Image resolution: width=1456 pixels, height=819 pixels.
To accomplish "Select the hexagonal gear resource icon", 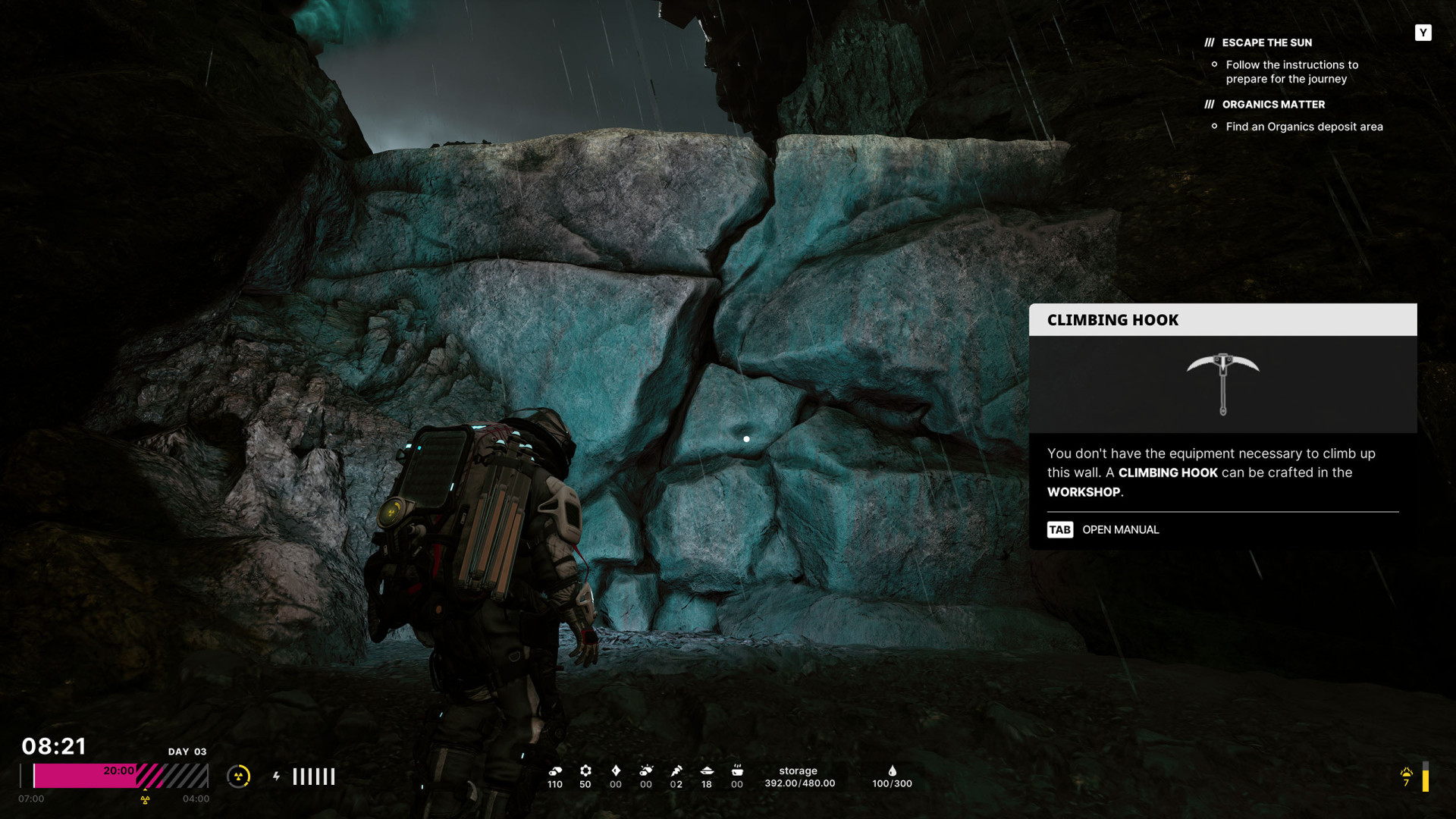I will [585, 770].
